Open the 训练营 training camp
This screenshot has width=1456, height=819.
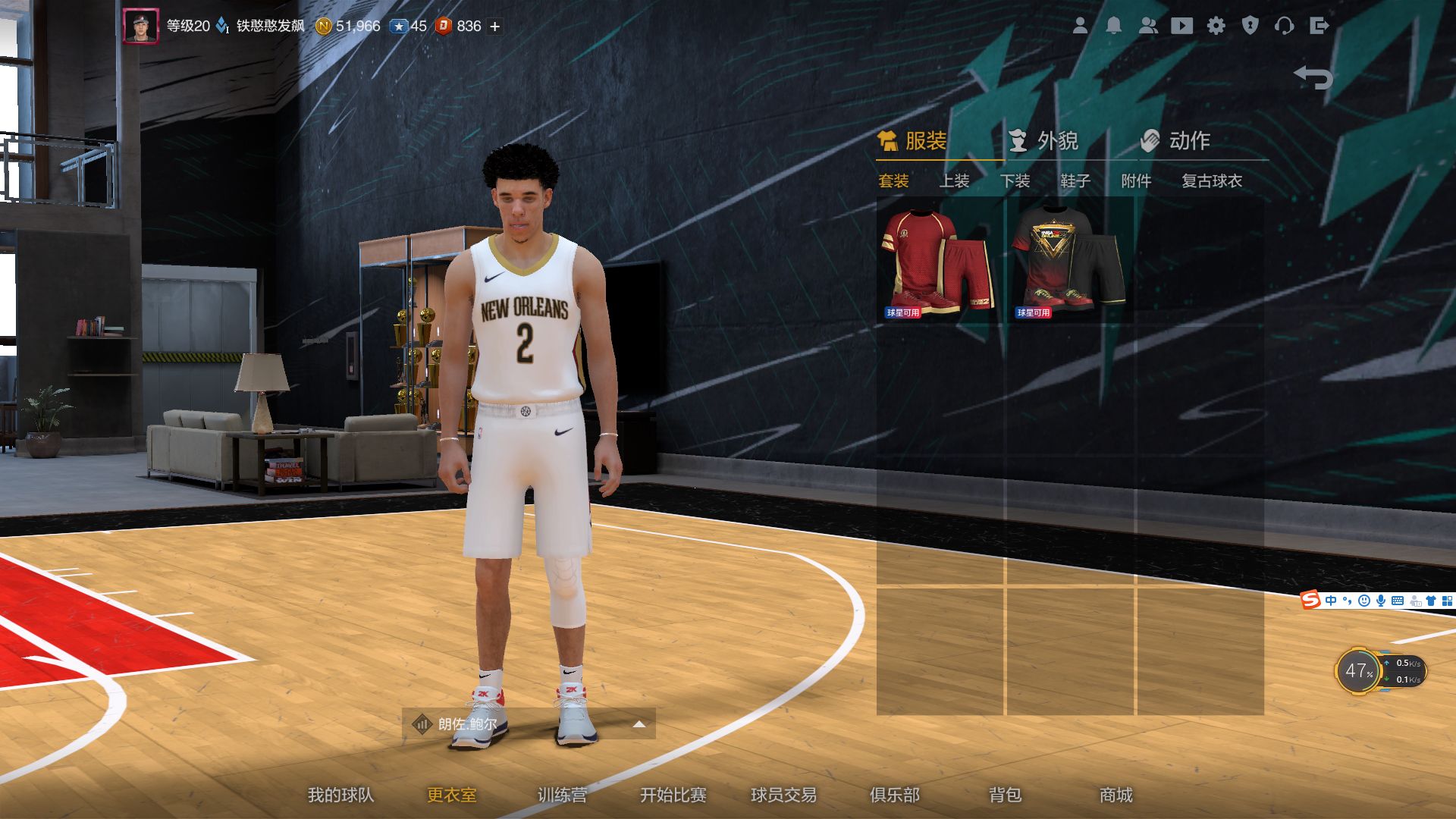point(563,795)
